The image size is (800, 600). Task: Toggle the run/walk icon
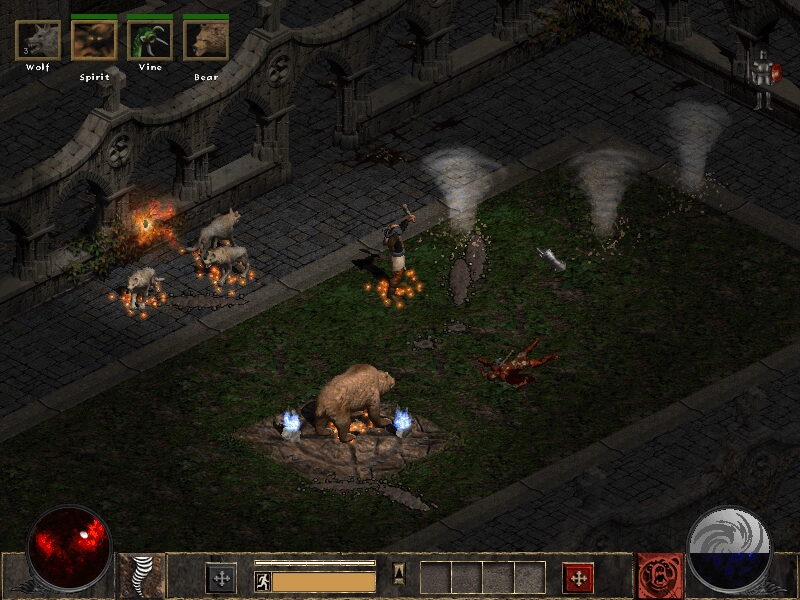click(263, 581)
